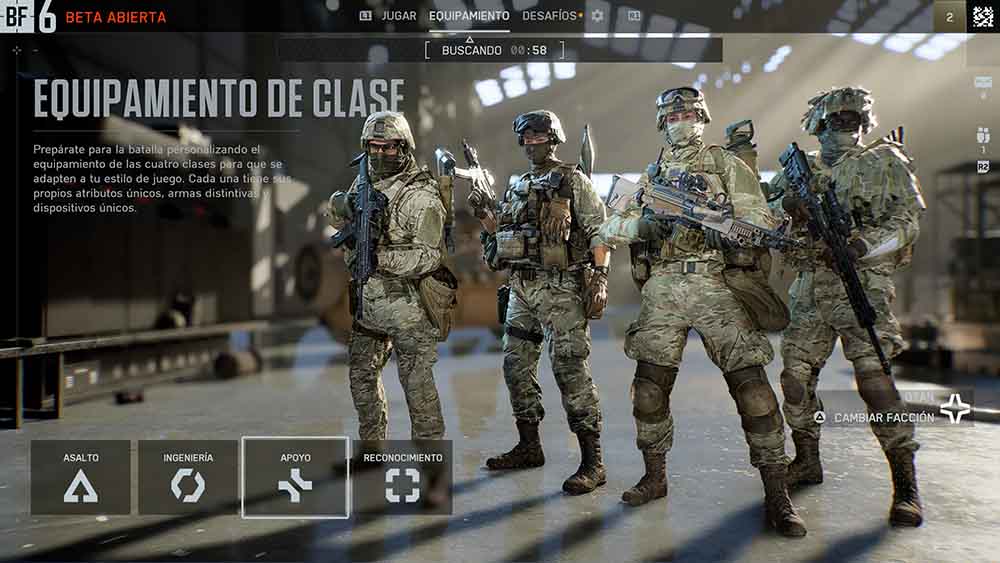Open the squad members icon
Viewport: 1000px width, 563px height.
coord(982,135)
